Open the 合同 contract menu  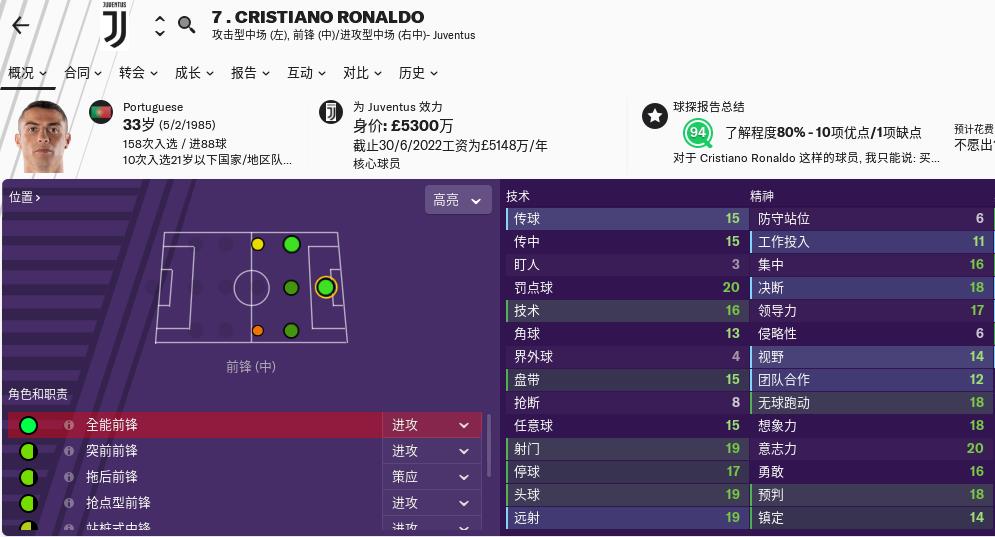pos(83,73)
